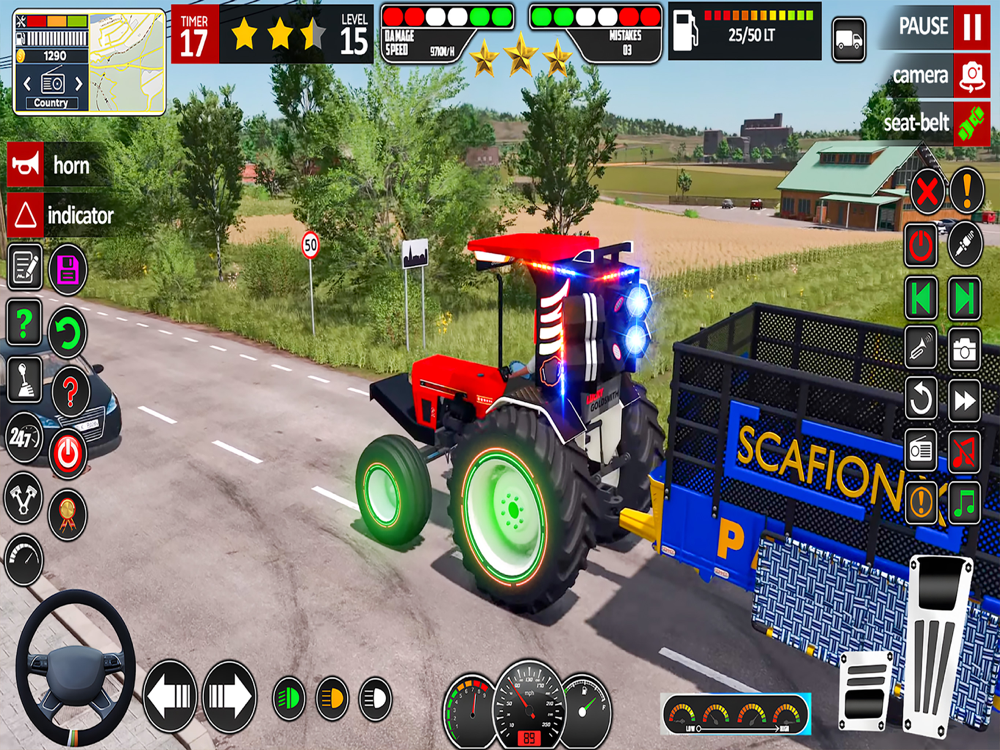Viewport: 1000px width, 750px height.
Task: Toggle the green headlight beam icon
Action: click(289, 698)
